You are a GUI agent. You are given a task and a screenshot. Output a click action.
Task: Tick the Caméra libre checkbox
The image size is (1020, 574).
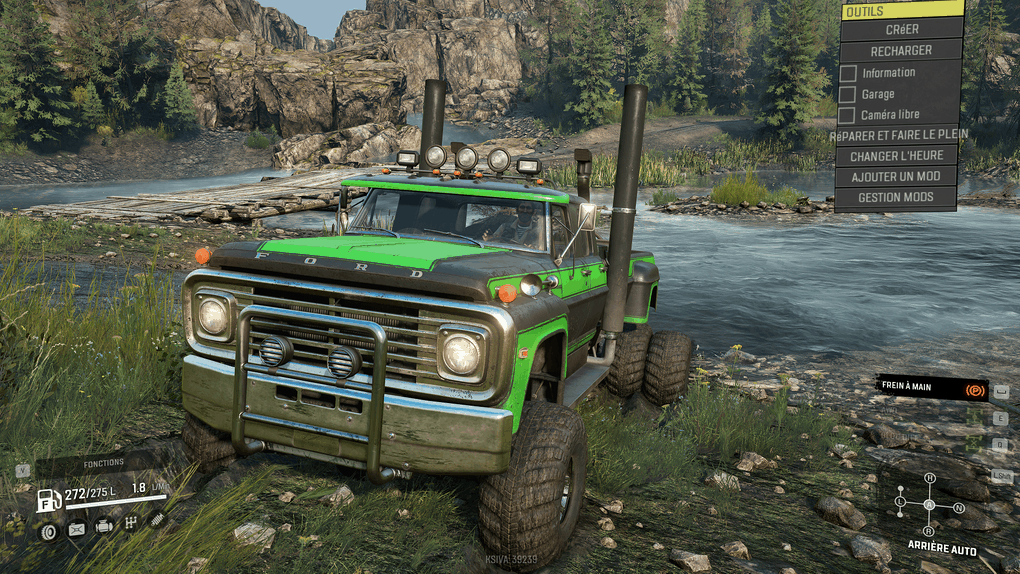click(848, 115)
